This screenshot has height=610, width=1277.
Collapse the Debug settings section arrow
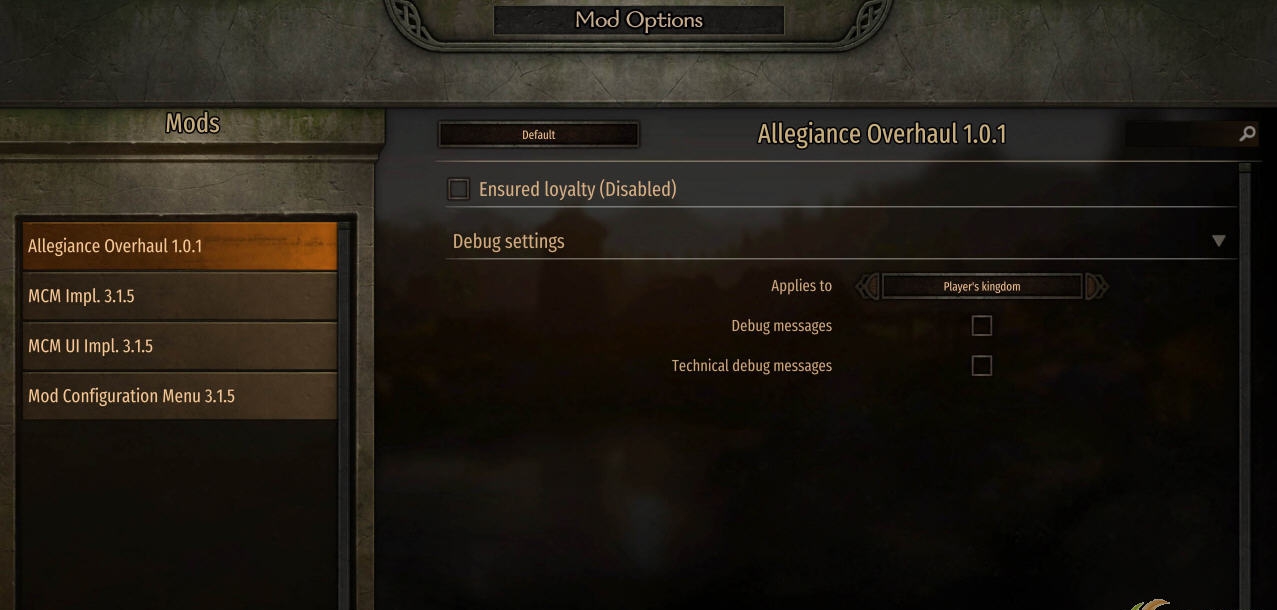[1218, 241]
